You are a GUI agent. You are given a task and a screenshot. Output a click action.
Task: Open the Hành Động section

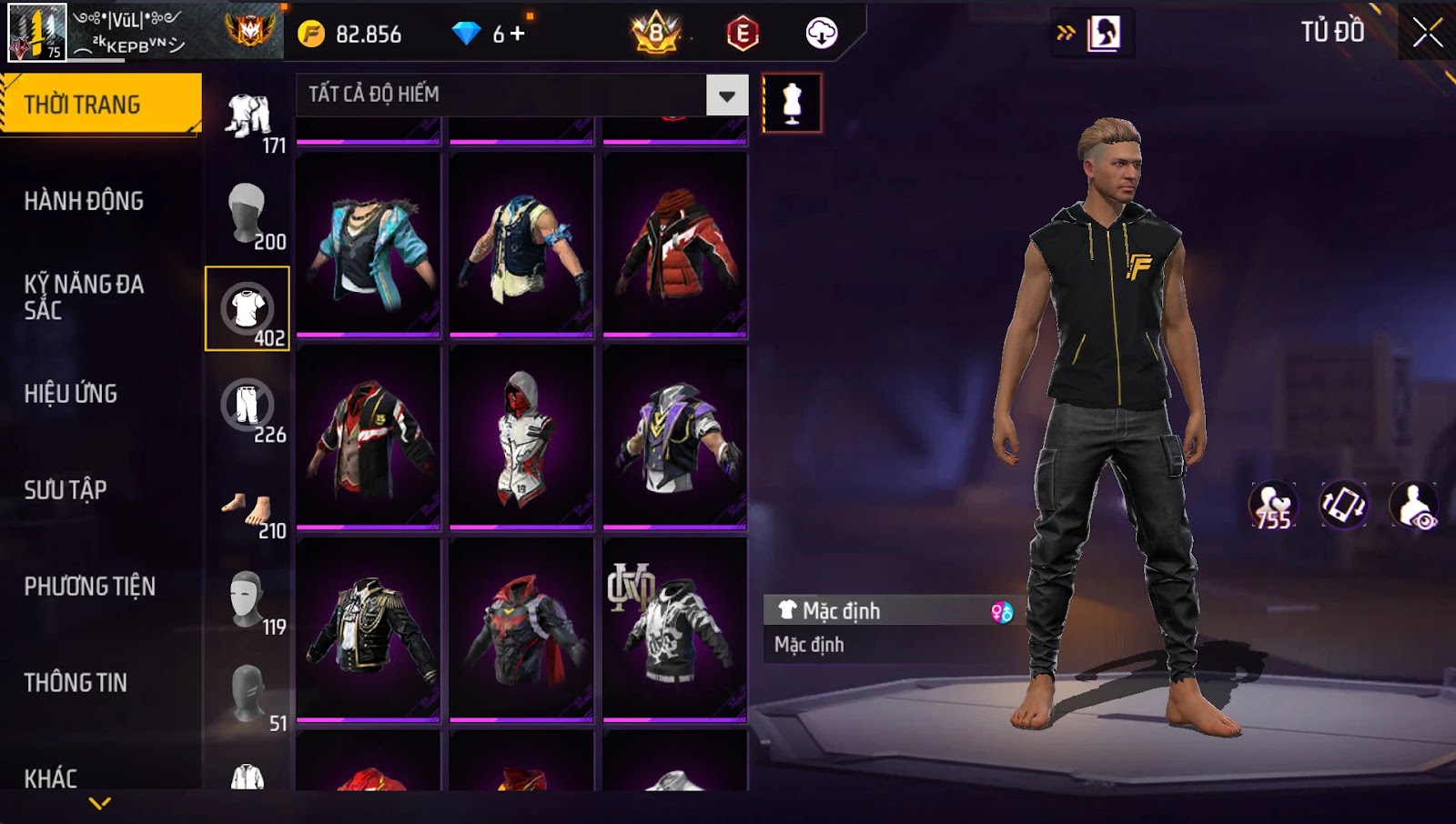[84, 201]
